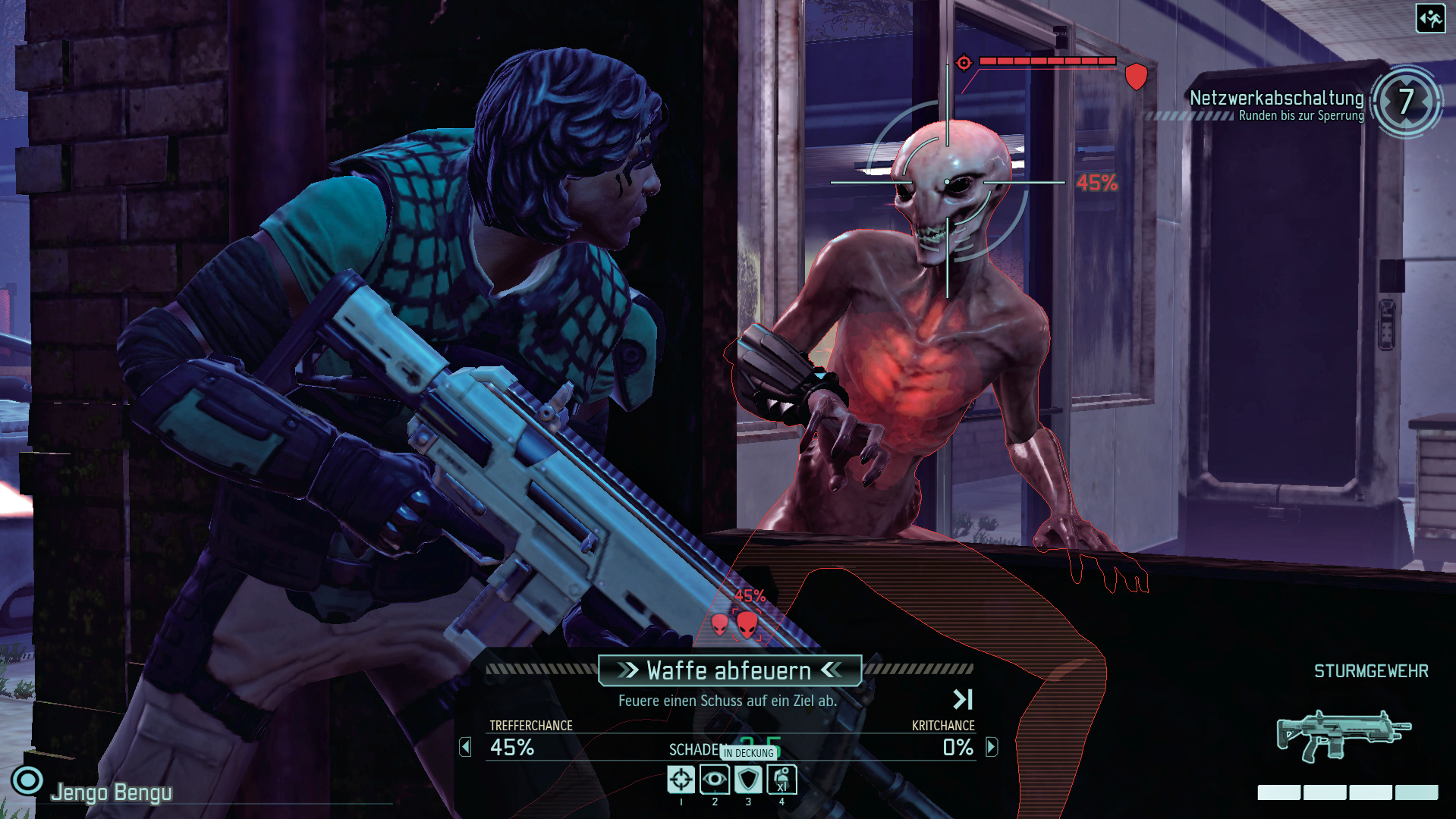The image size is (1456, 819).
Task: Click the rank icon beside Jengo Bengu
Action: click(x=27, y=780)
